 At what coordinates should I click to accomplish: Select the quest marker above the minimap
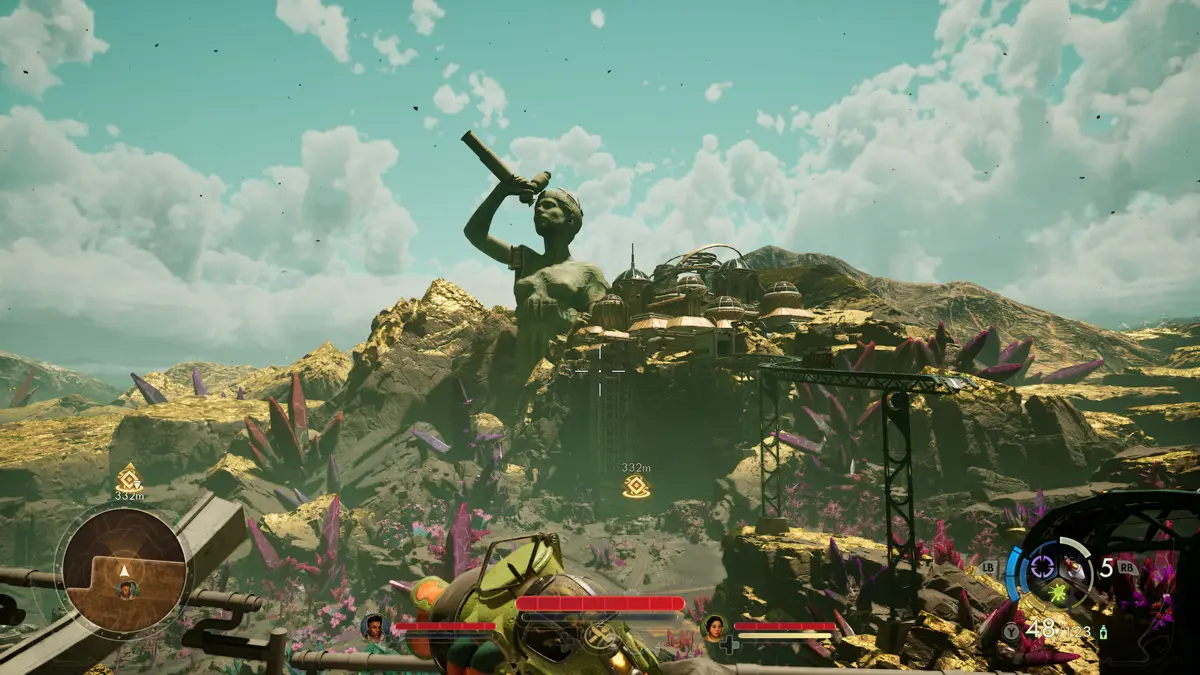tap(129, 478)
